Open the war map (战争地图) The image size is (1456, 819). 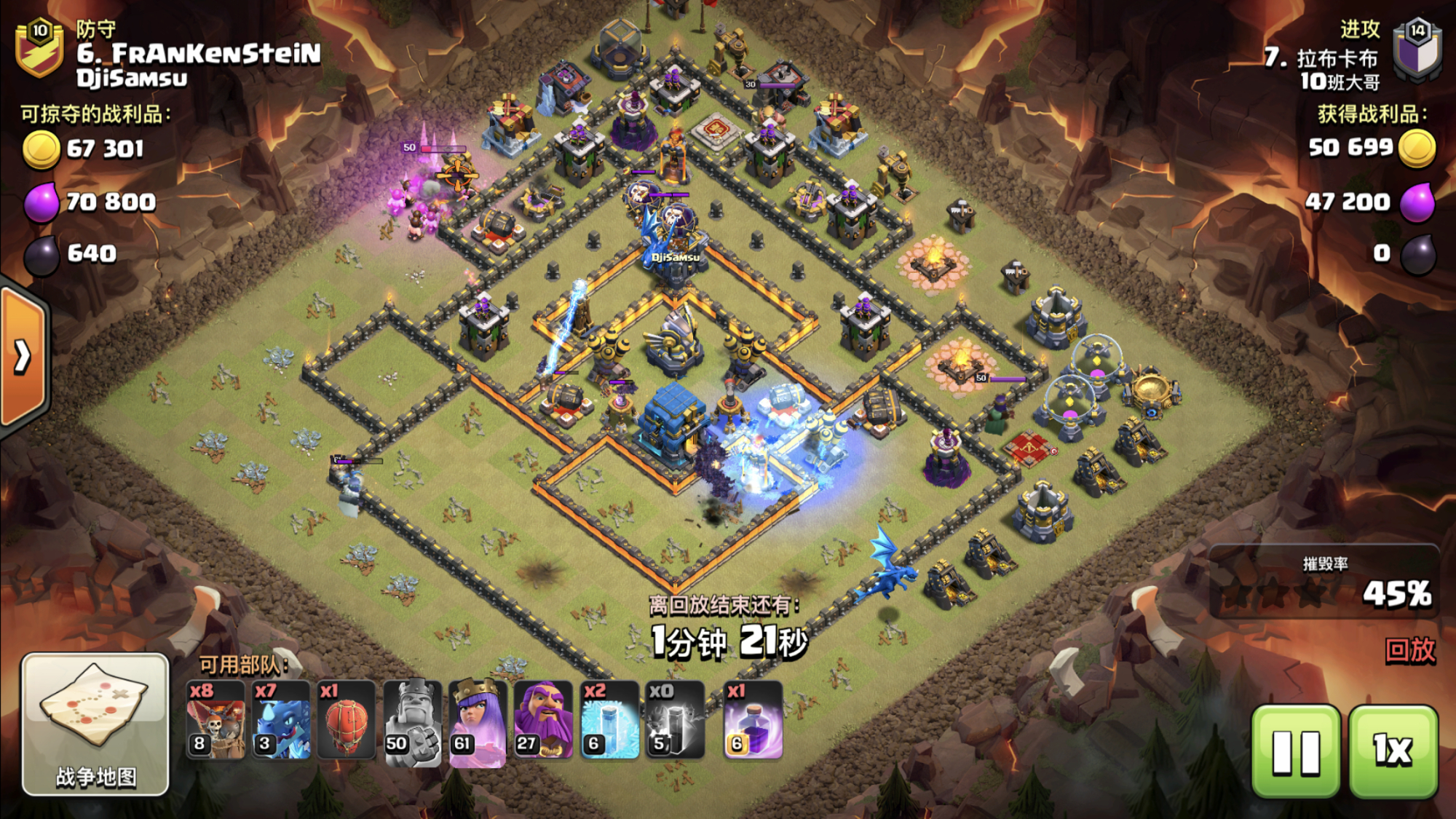click(95, 724)
